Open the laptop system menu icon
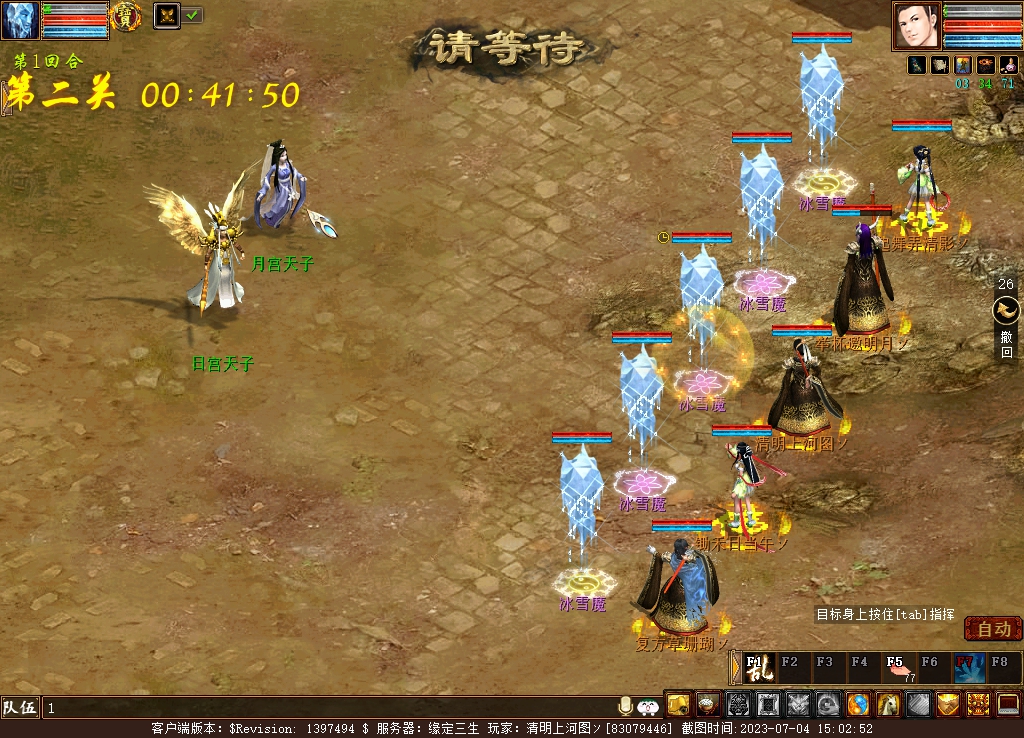 (x=1008, y=704)
